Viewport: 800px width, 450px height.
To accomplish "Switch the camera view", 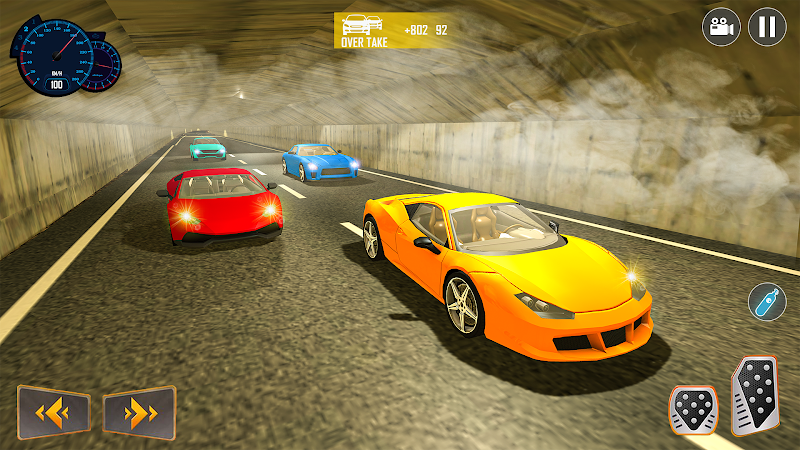I will pos(719,27).
